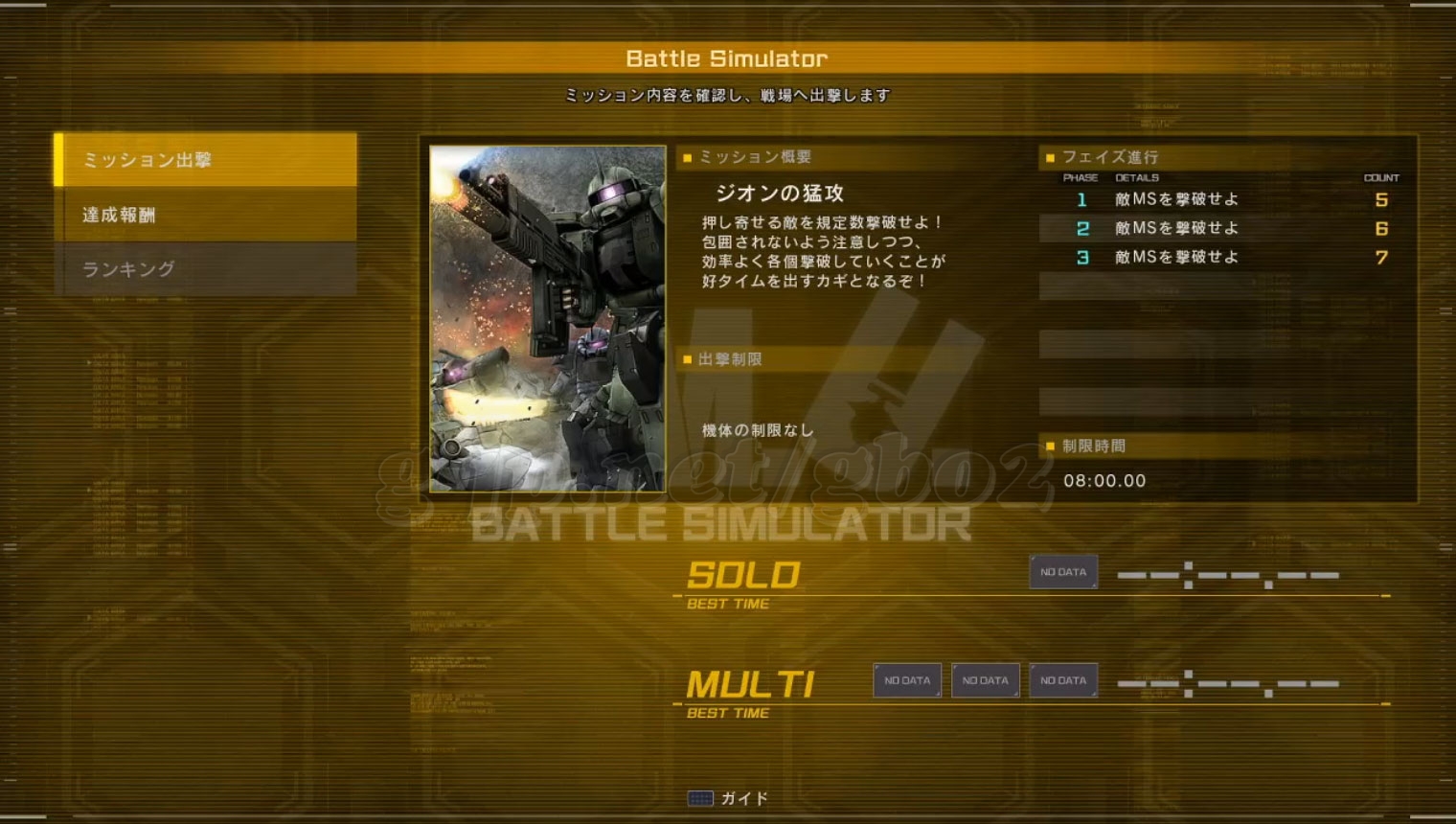Viewport: 1456px width, 824px height.
Task: Select ミッション出撃 menu entry
Action: (206, 160)
